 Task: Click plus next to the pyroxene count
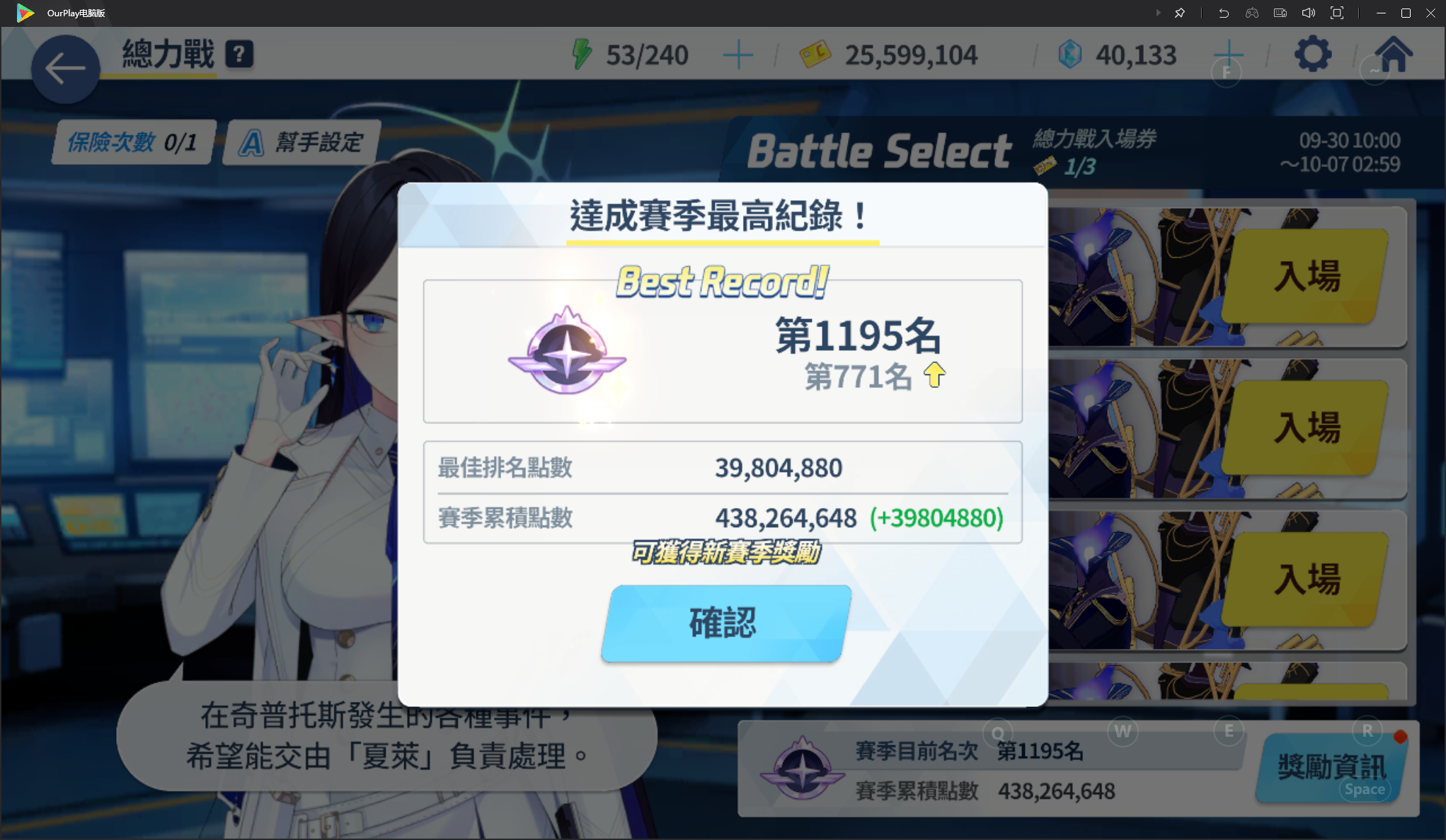coord(1229,54)
